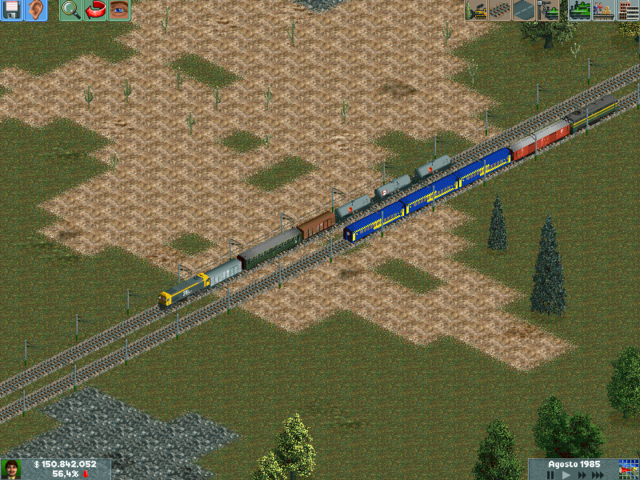This screenshot has height=480, width=640.
Task: Open the stations list with passengers icon
Action: pyautogui.click(x=603, y=11)
